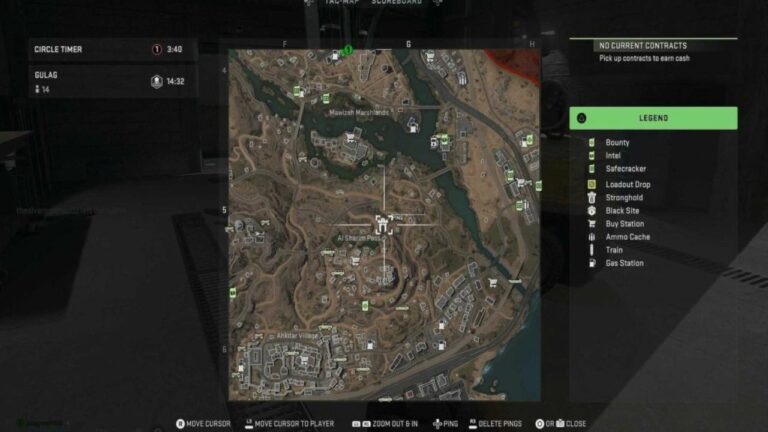Image resolution: width=768 pixels, height=432 pixels.
Task: Select the Safecracker legend entry
Action: click(625, 169)
